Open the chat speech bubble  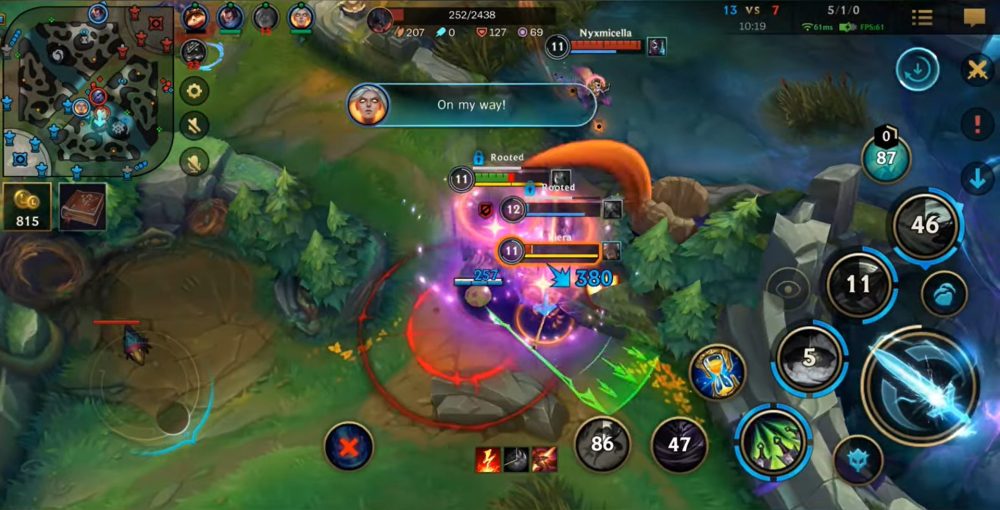click(x=974, y=17)
